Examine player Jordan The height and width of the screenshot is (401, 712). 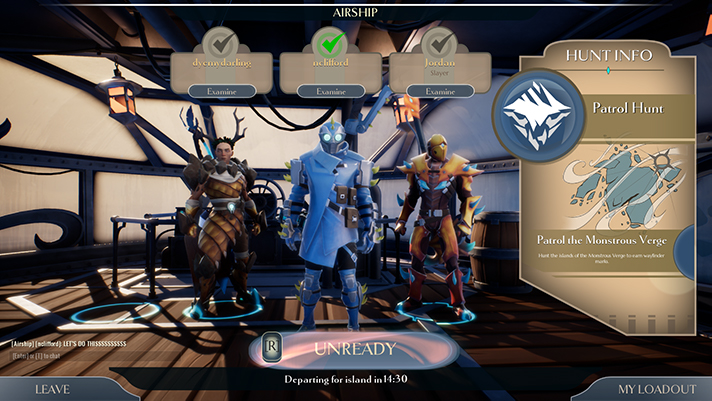point(440,91)
